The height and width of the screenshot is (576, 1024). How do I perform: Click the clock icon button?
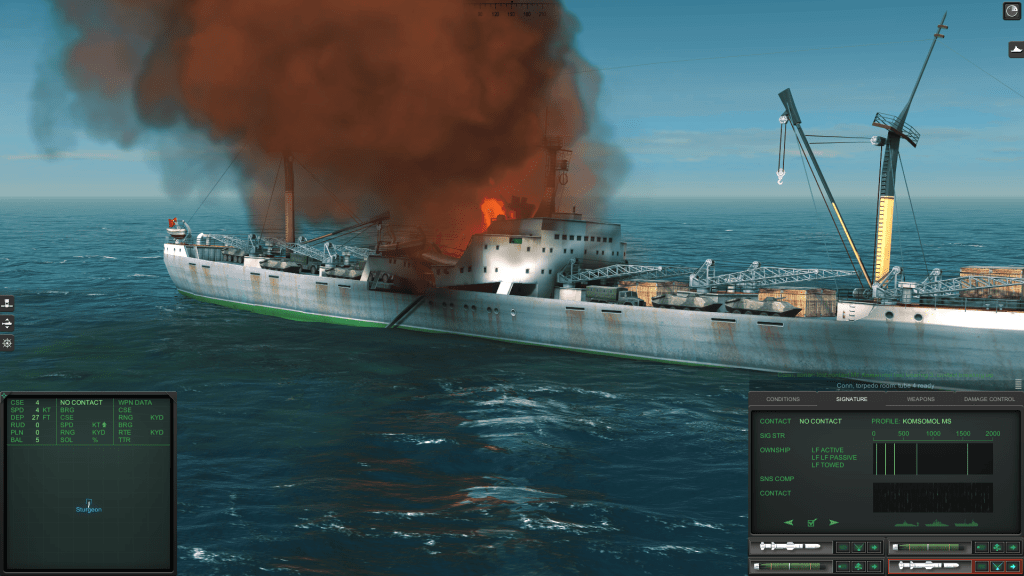coord(1011,11)
